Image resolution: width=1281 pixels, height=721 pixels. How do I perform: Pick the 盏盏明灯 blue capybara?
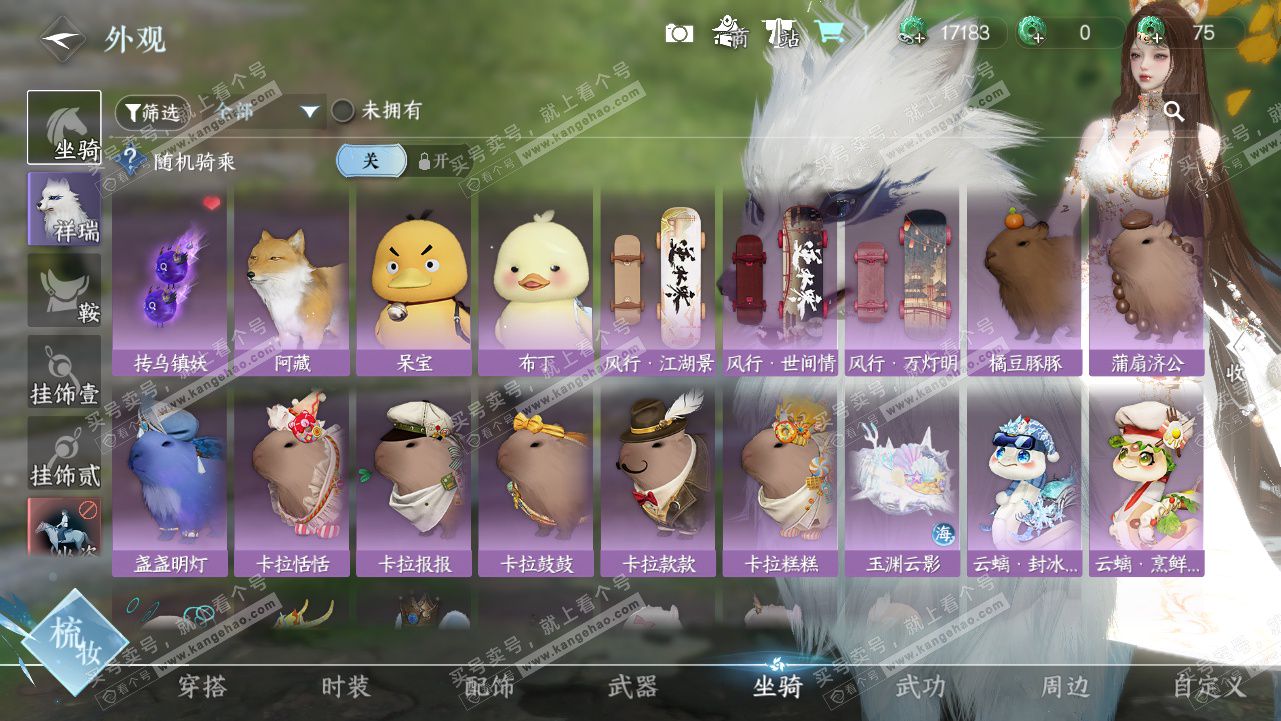(x=170, y=482)
